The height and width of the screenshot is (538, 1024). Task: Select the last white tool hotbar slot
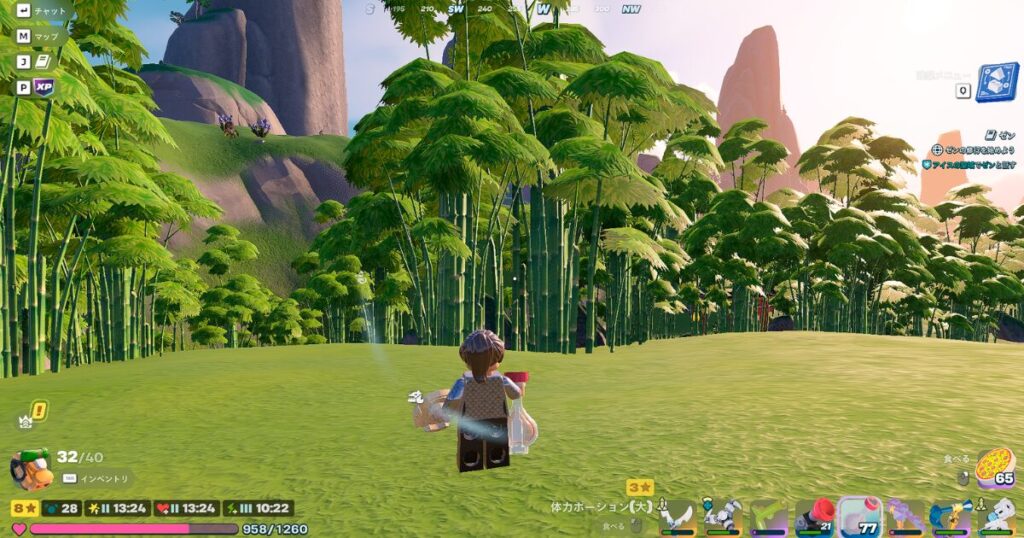995,515
